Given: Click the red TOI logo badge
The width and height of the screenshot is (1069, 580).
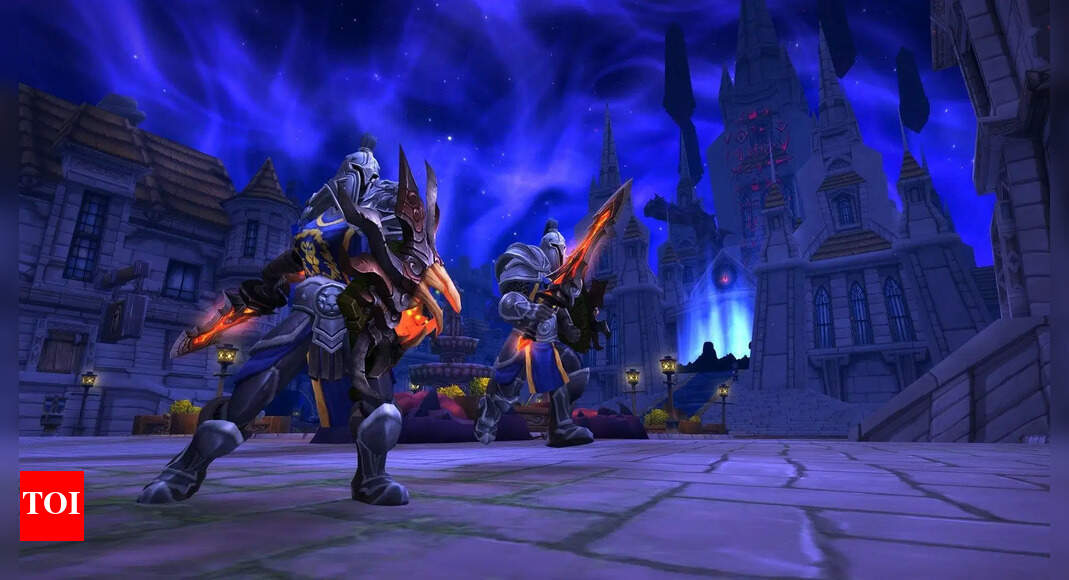Looking at the screenshot, I should coord(51,506).
